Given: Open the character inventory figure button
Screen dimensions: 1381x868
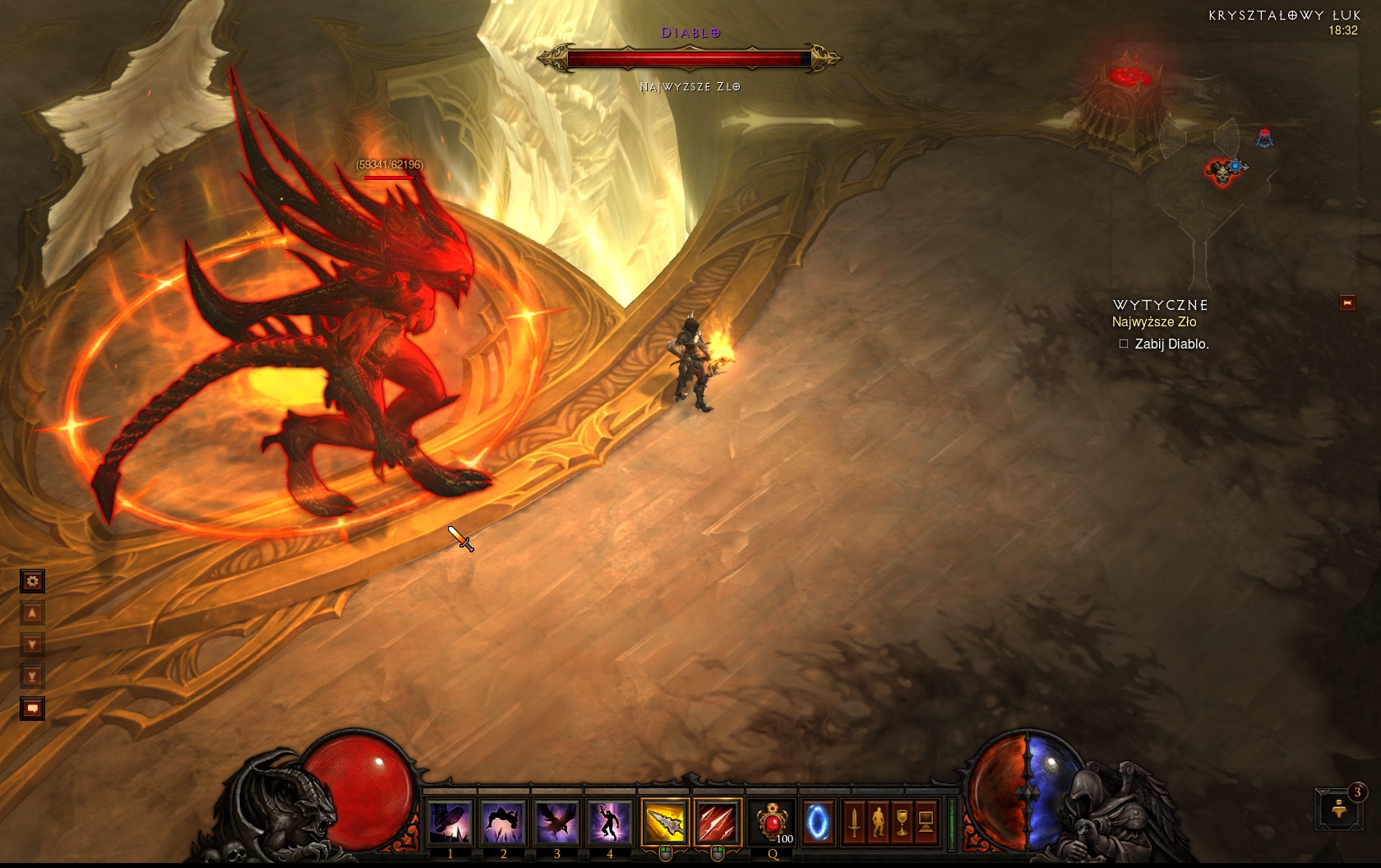Looking at the screenshot, I should 878,822.
